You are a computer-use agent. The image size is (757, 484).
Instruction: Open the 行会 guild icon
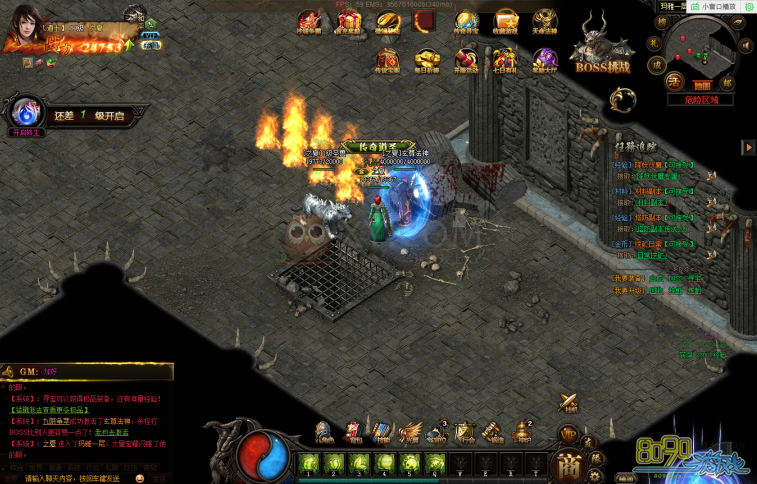(x=465, y=432)
